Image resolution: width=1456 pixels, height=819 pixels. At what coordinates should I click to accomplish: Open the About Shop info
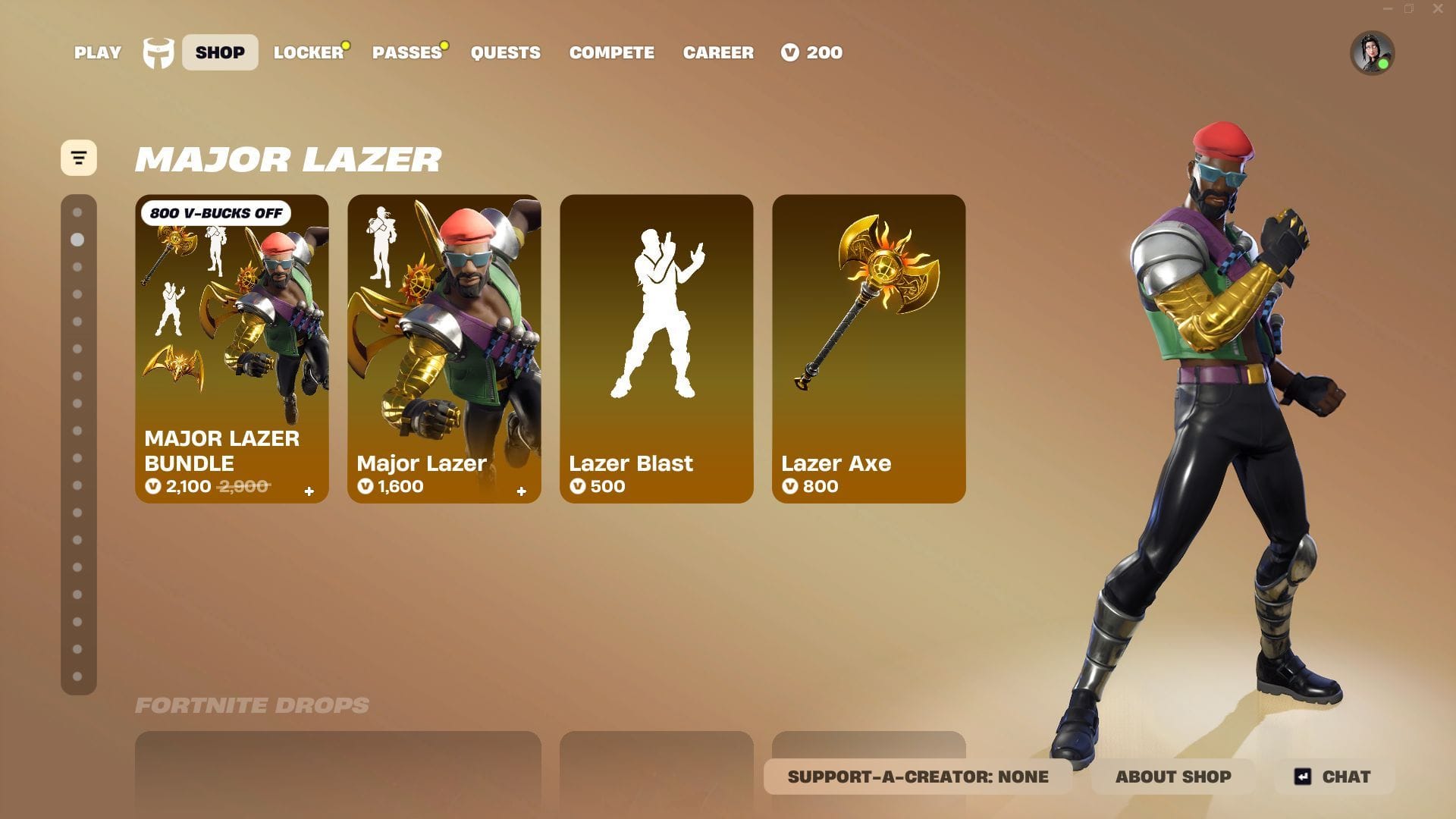tap(1173, 777)
